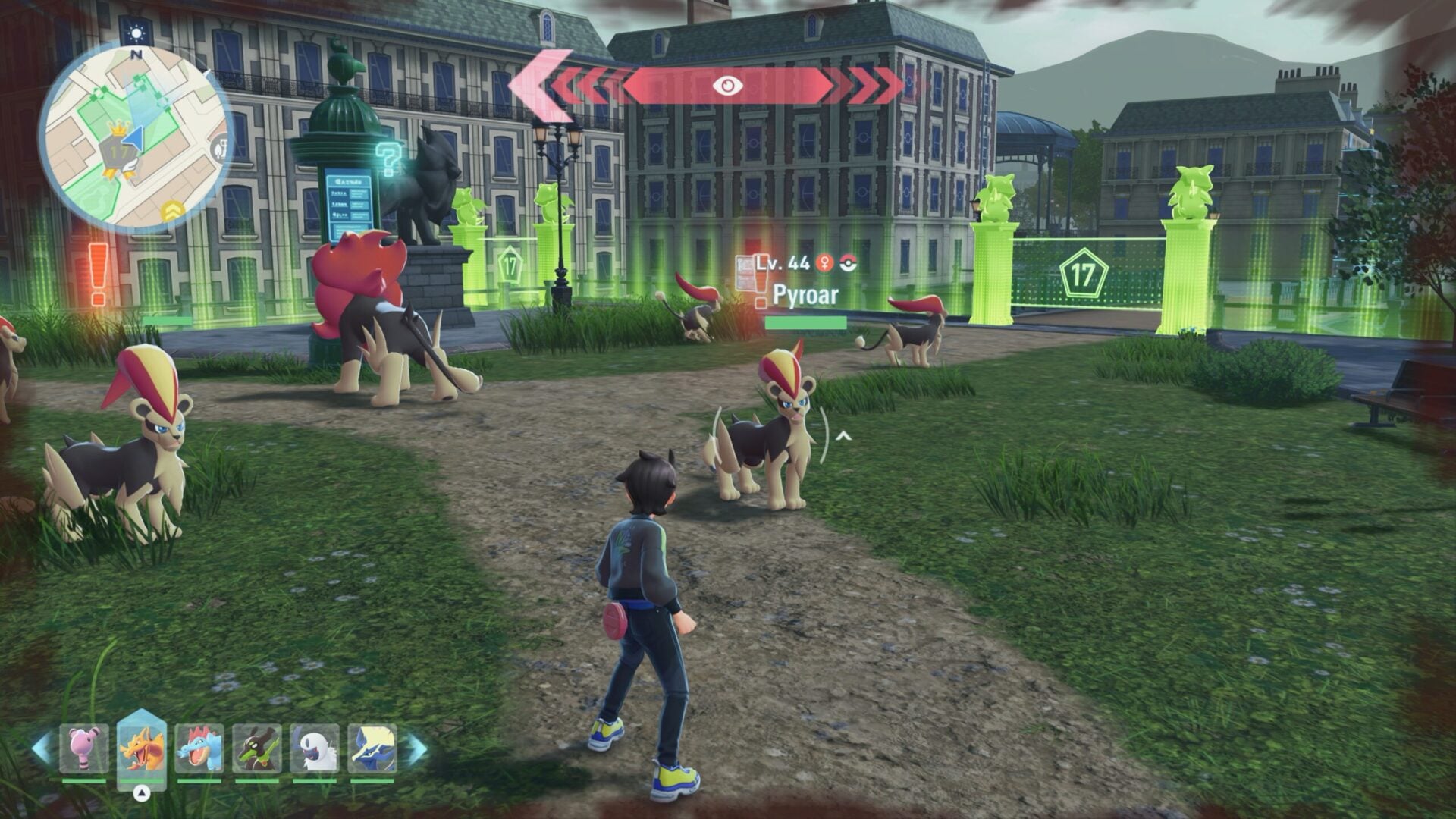Select Feraligatr in the party bar
Screen dimensions: 1456x819
pyautogui.click(x=199, y=749)
